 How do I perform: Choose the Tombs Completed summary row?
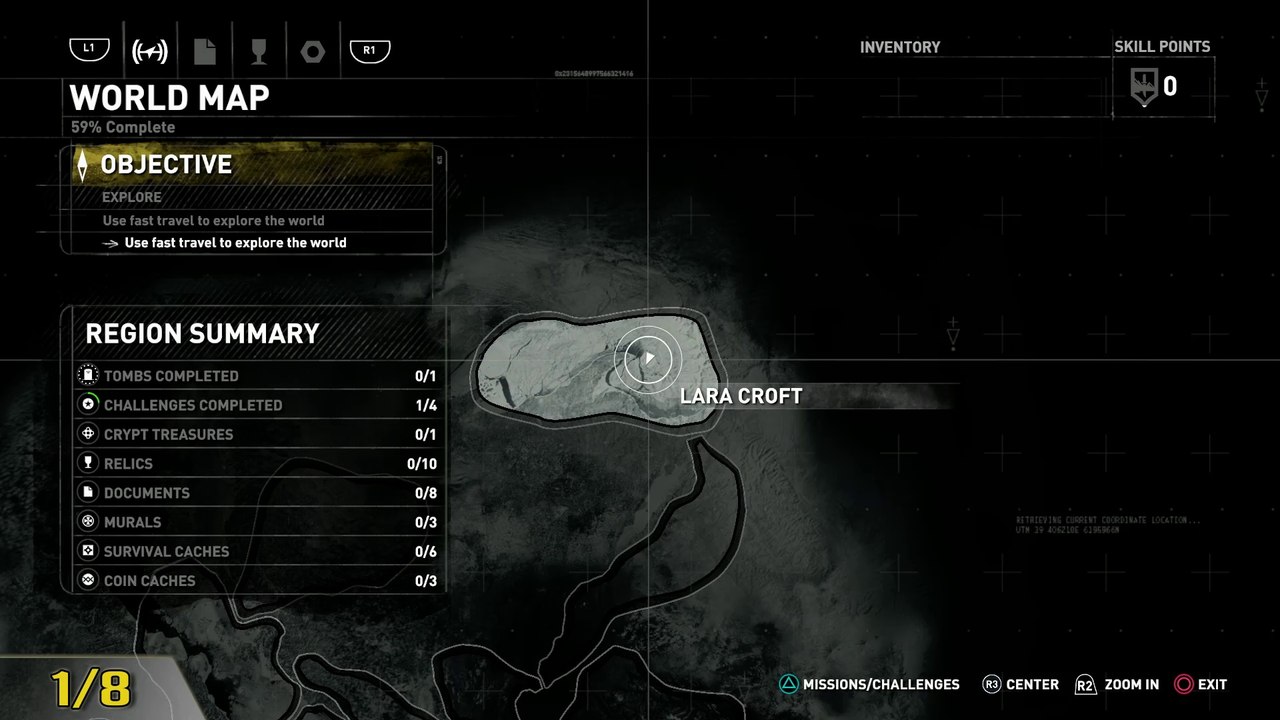tap(256, 376)
